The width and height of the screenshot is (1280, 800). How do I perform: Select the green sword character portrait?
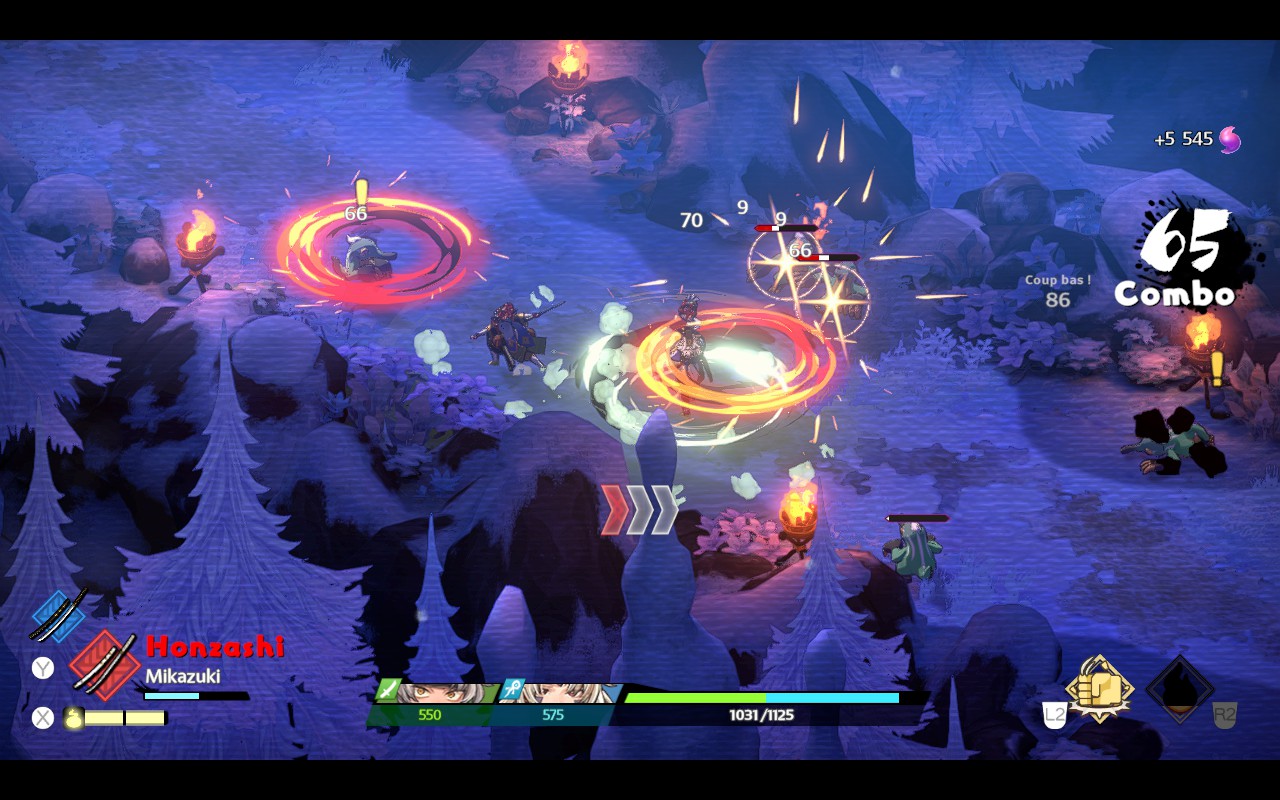click(x=437, y=693)
